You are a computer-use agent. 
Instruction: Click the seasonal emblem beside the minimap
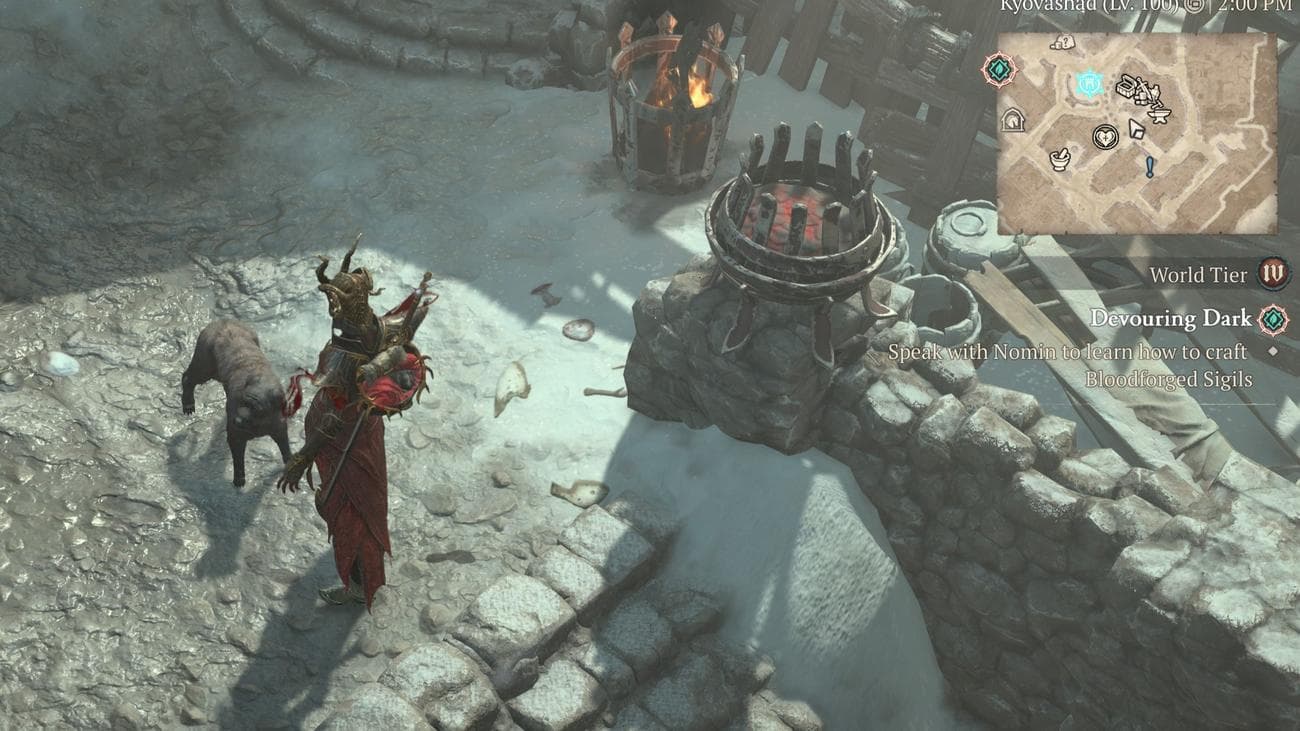998,69
